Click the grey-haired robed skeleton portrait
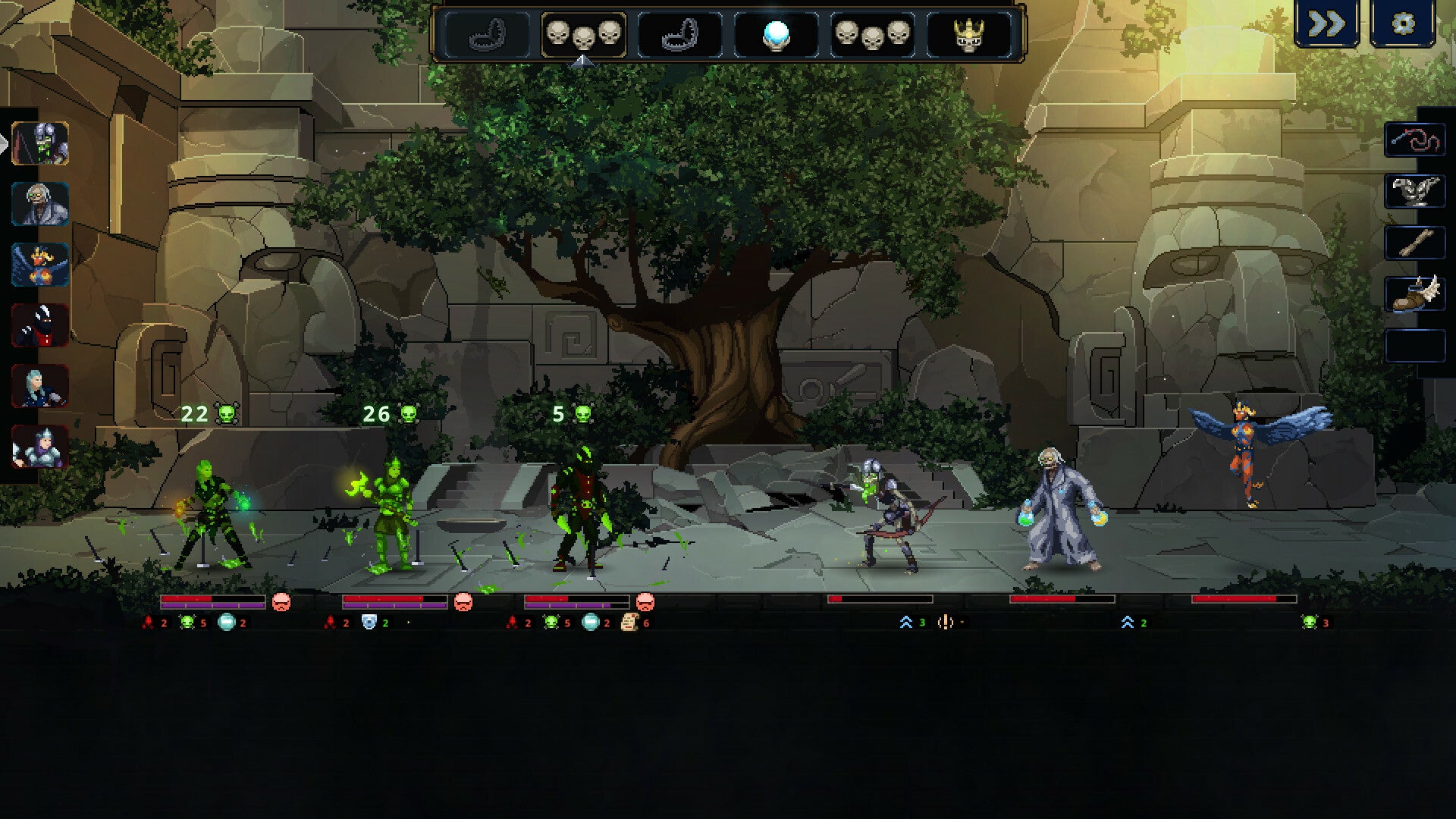This screenshot has height=819, width=1456. tap(40, 204)
